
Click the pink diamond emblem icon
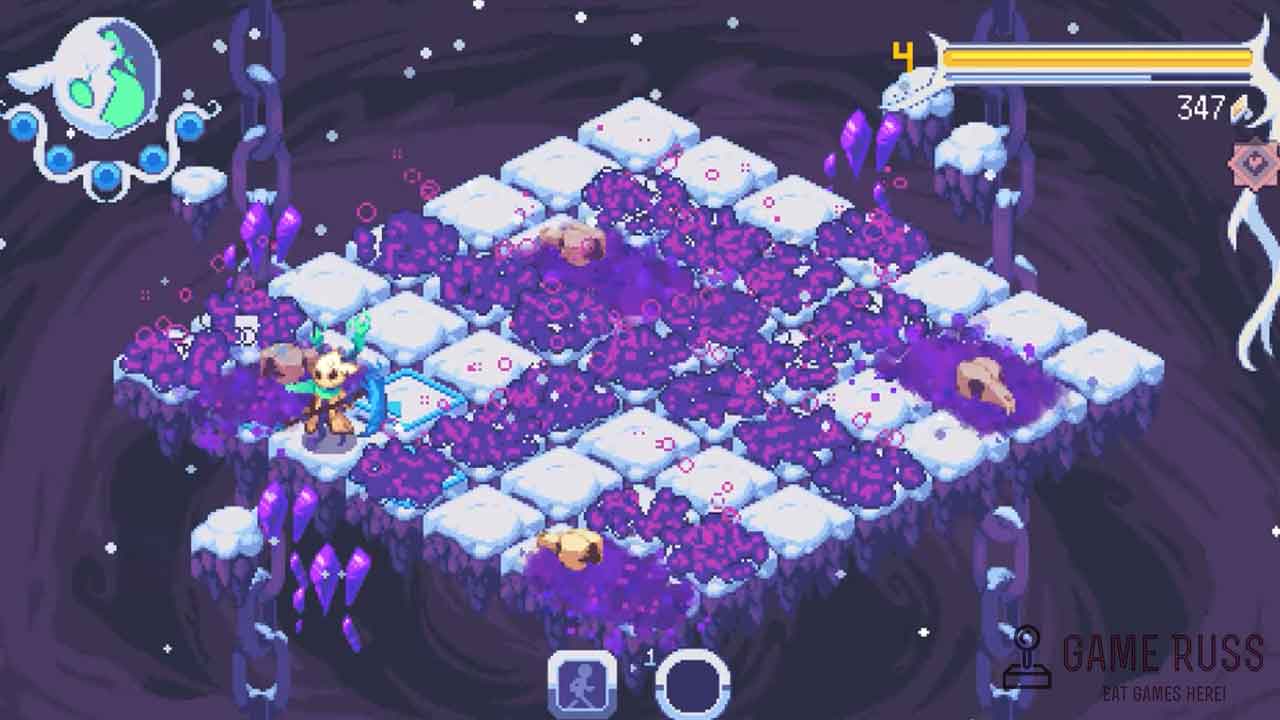tap(1254, 164)
